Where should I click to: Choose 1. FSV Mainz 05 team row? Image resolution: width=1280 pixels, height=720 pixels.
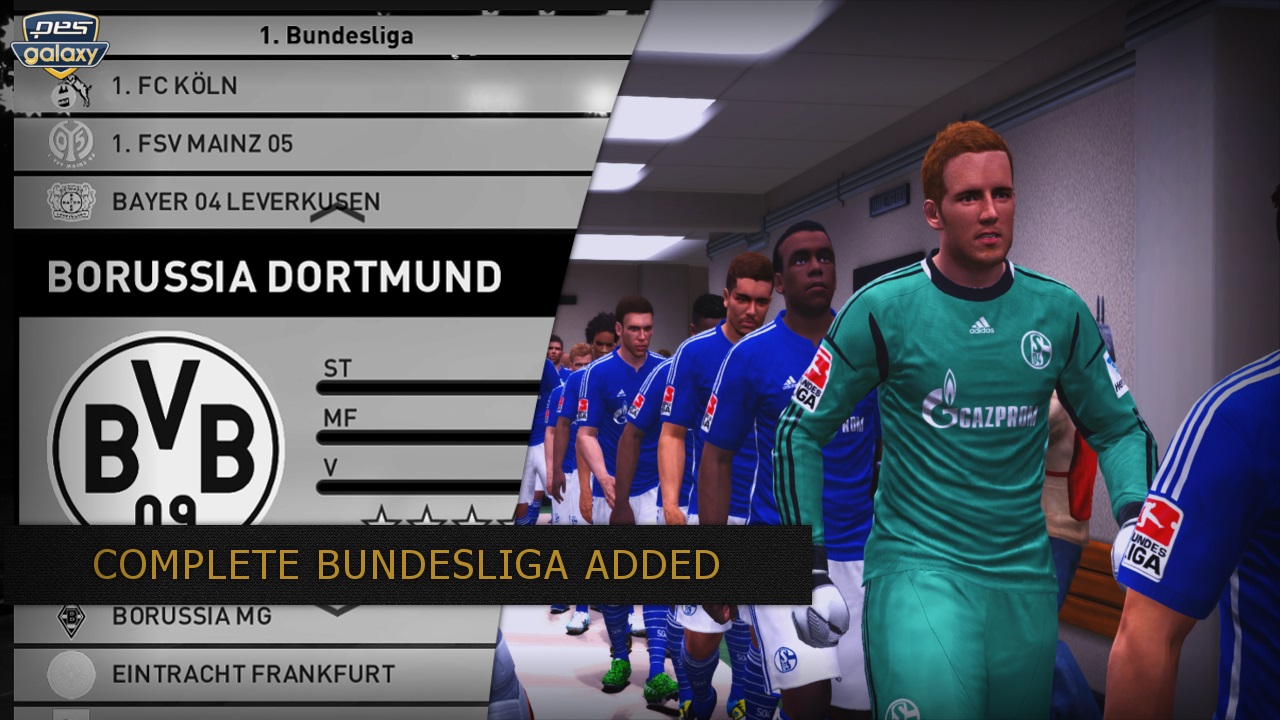click(203, 144)
